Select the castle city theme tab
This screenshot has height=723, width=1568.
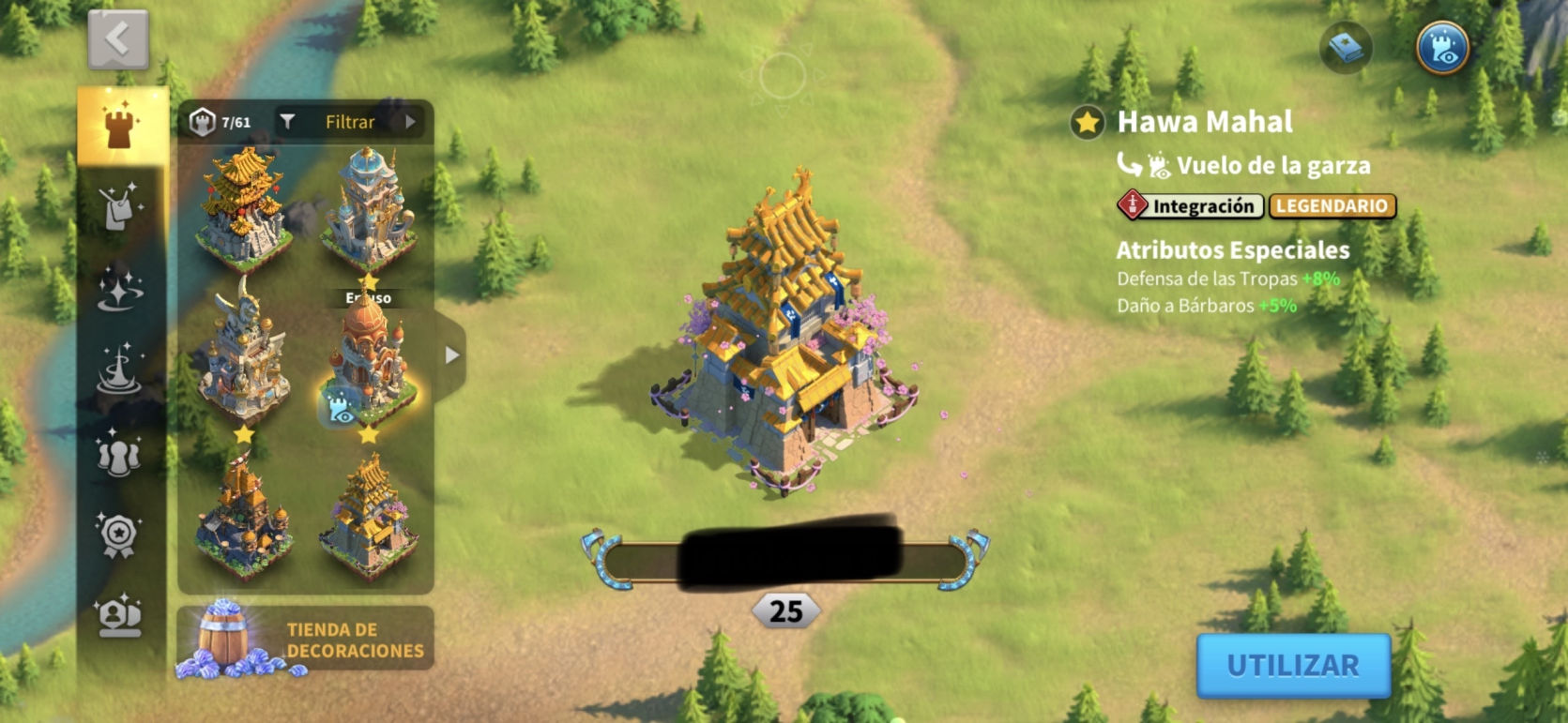[120, 126]
